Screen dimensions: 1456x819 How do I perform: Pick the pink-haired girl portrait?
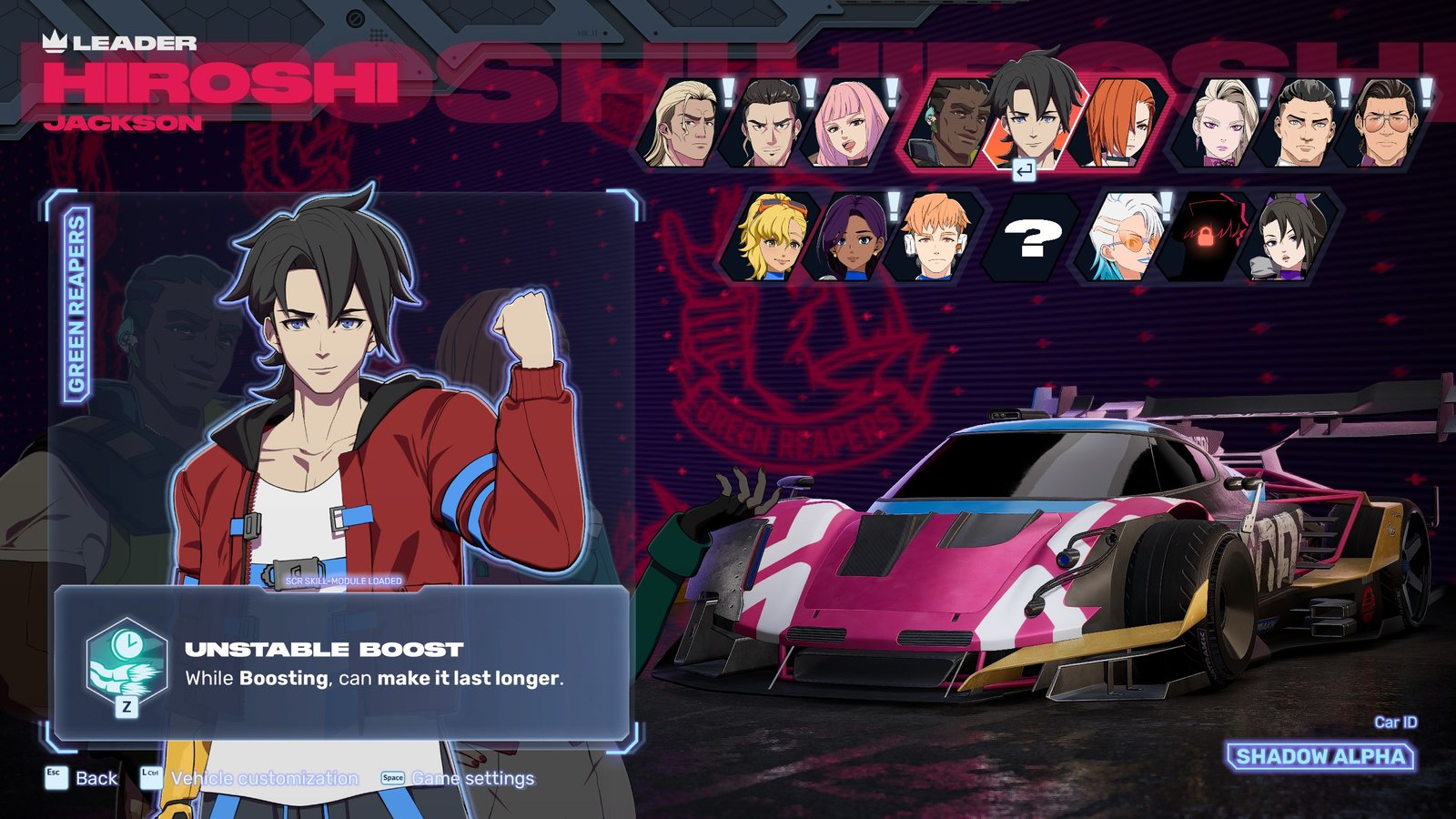pos(846,125)
